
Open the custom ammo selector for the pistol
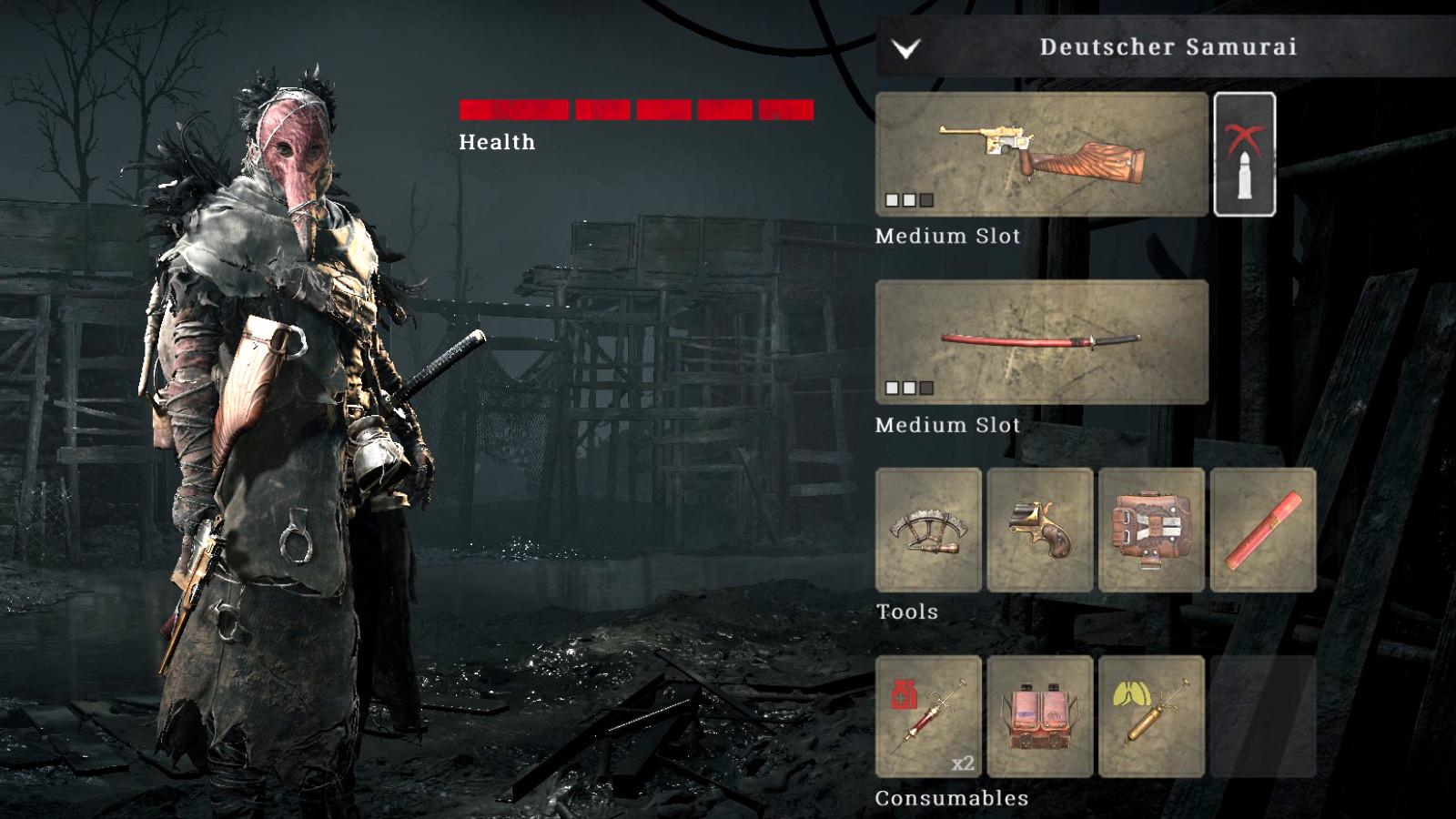click(1244, 154)
